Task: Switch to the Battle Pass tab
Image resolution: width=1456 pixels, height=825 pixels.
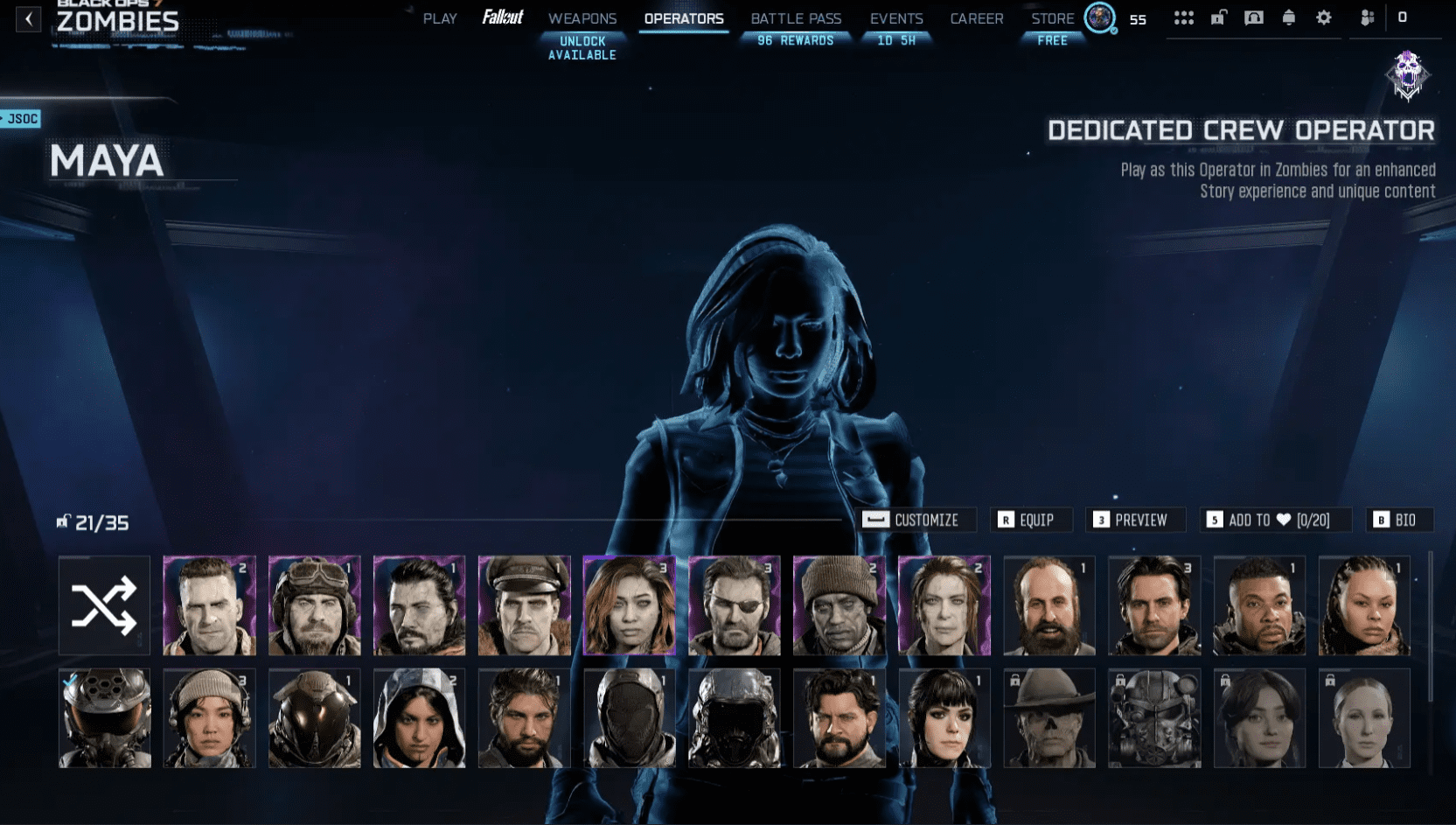Action: [795, 17]
